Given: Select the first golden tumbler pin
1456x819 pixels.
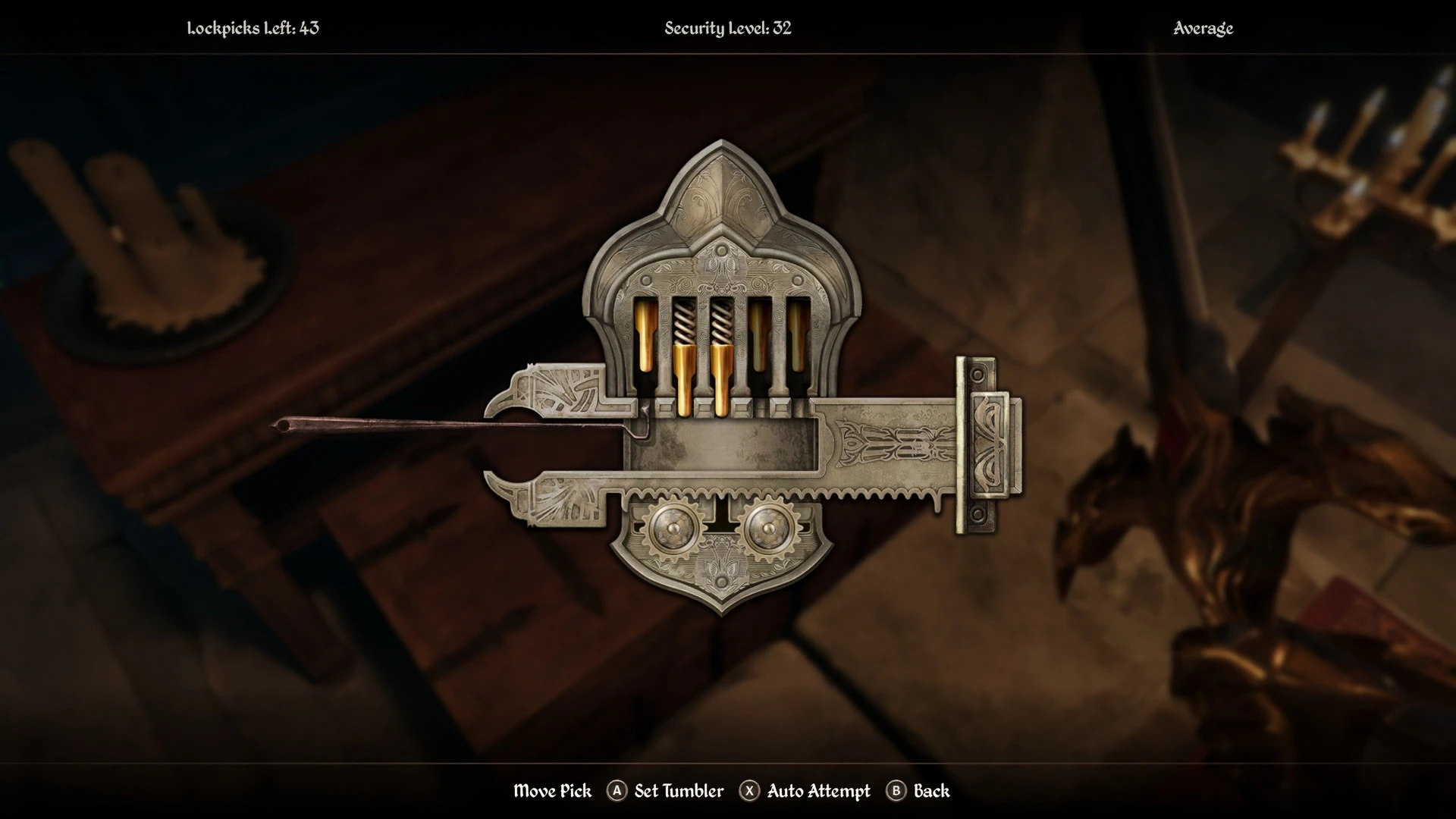Looking at the screenshot, I should point(645,334).
